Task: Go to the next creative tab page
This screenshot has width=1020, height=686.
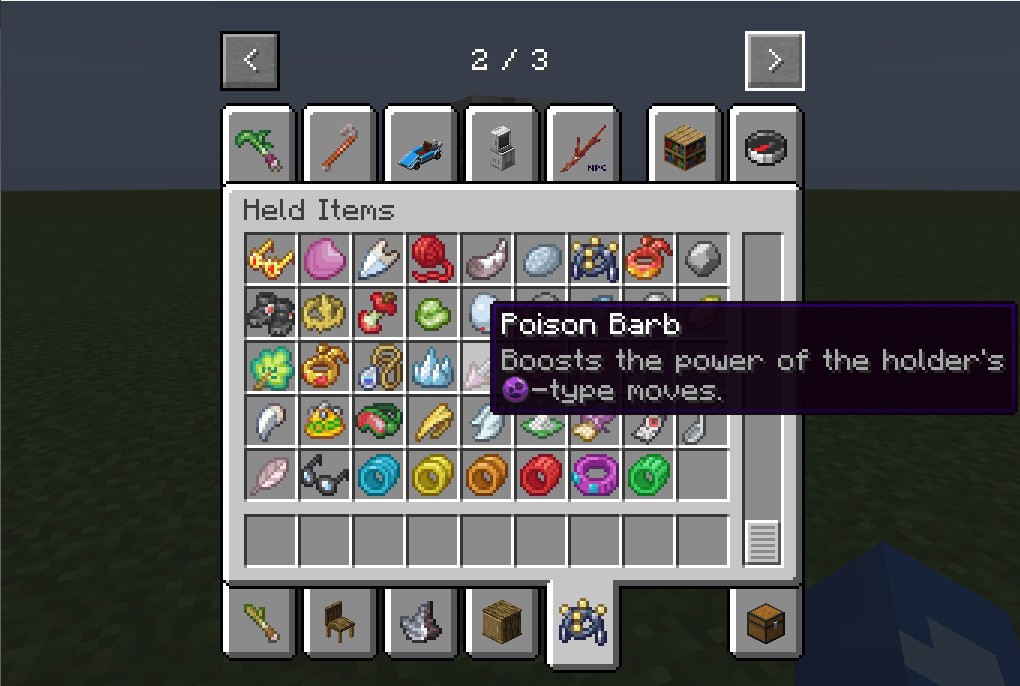Action: (x=774, y=61)
